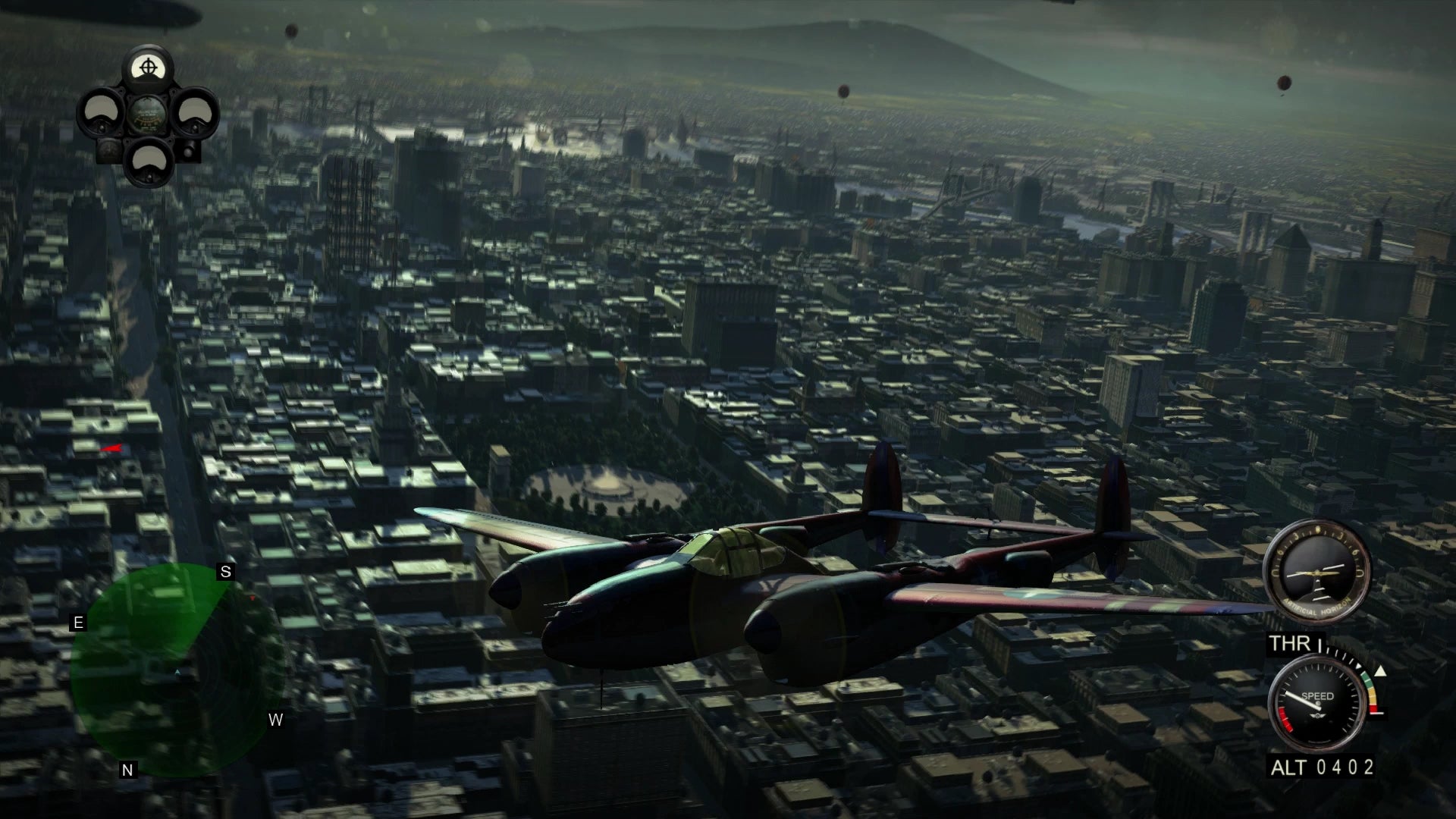Select the crosshair targeting gauge on the instrument cluster
Viewport: 1456px width, 819px height.
coord(149,67)
